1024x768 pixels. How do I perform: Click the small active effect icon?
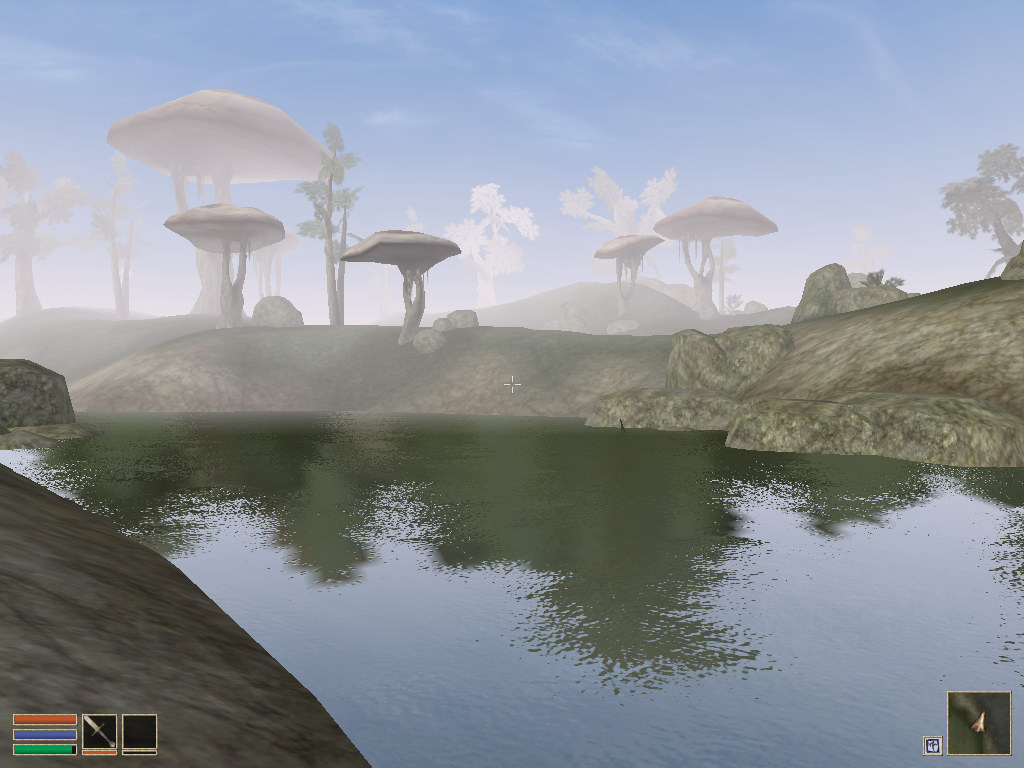coord(932,745)
